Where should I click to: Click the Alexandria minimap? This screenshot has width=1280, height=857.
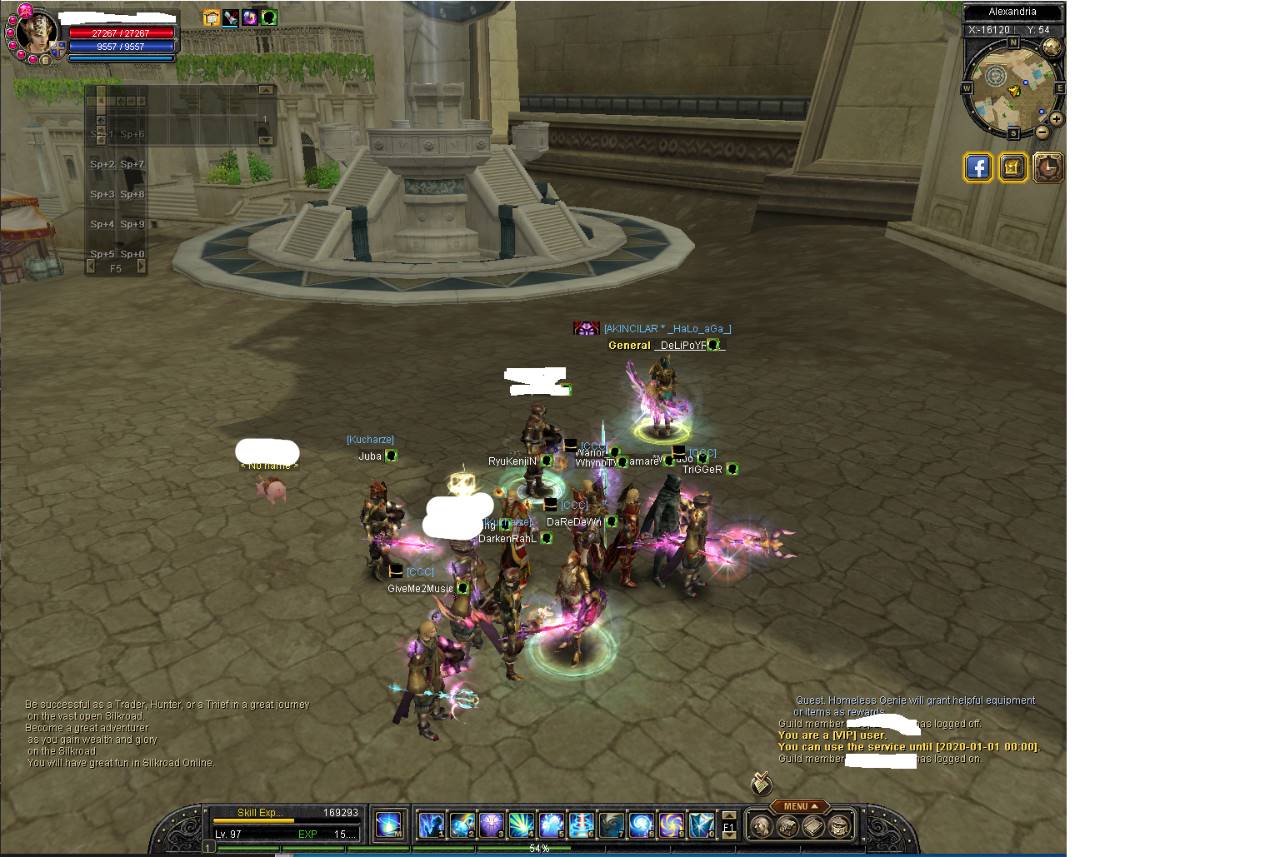(1012, 88)
